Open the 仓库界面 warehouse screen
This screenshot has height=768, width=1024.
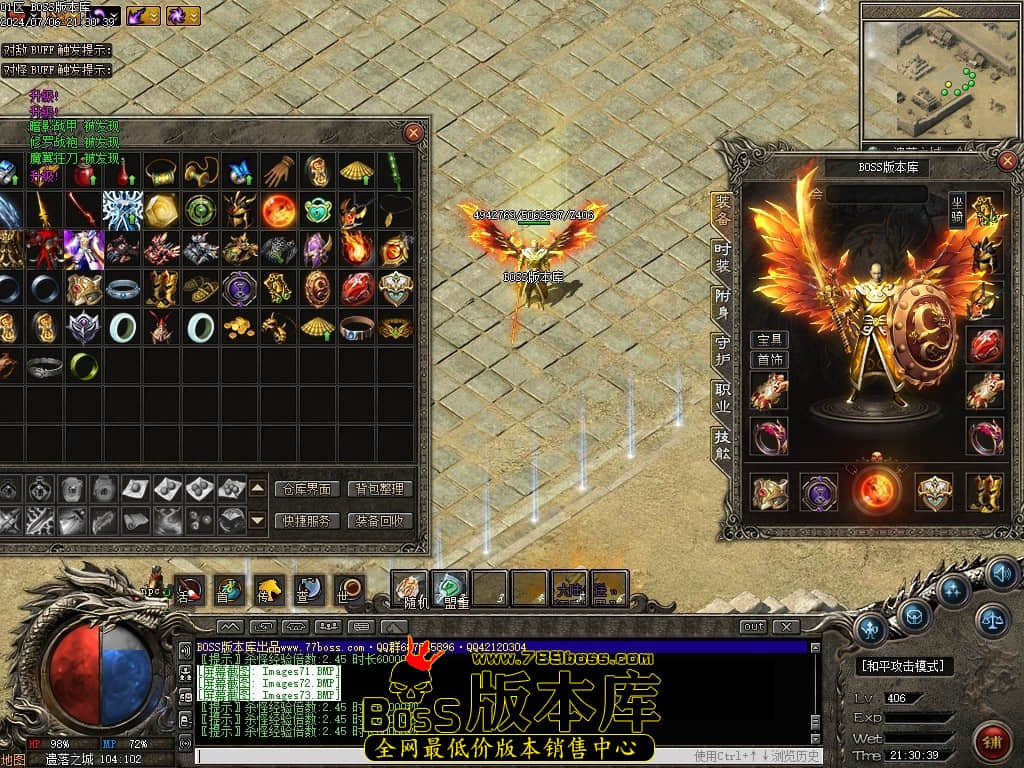pos(305,489)
